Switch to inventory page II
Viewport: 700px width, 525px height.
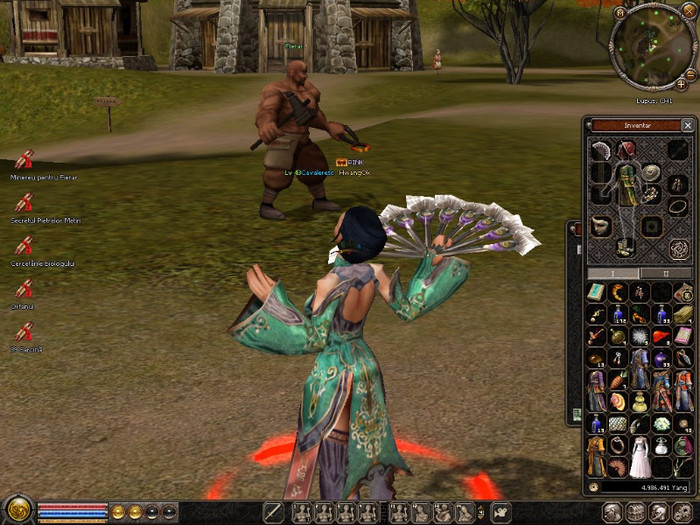click(668, 273)
